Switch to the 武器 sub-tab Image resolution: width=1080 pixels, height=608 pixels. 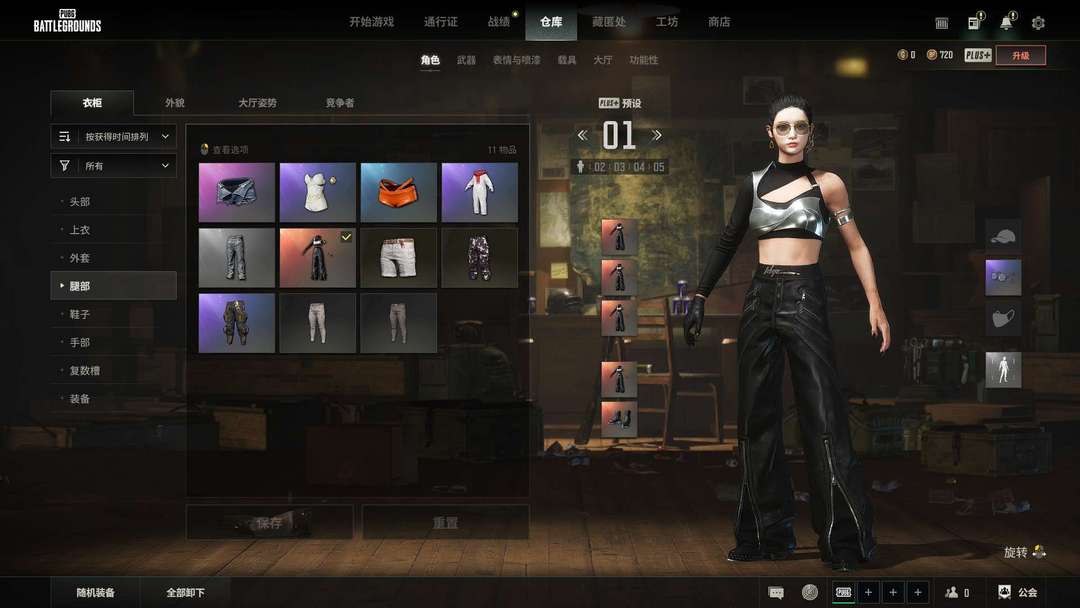click(466, 60)
